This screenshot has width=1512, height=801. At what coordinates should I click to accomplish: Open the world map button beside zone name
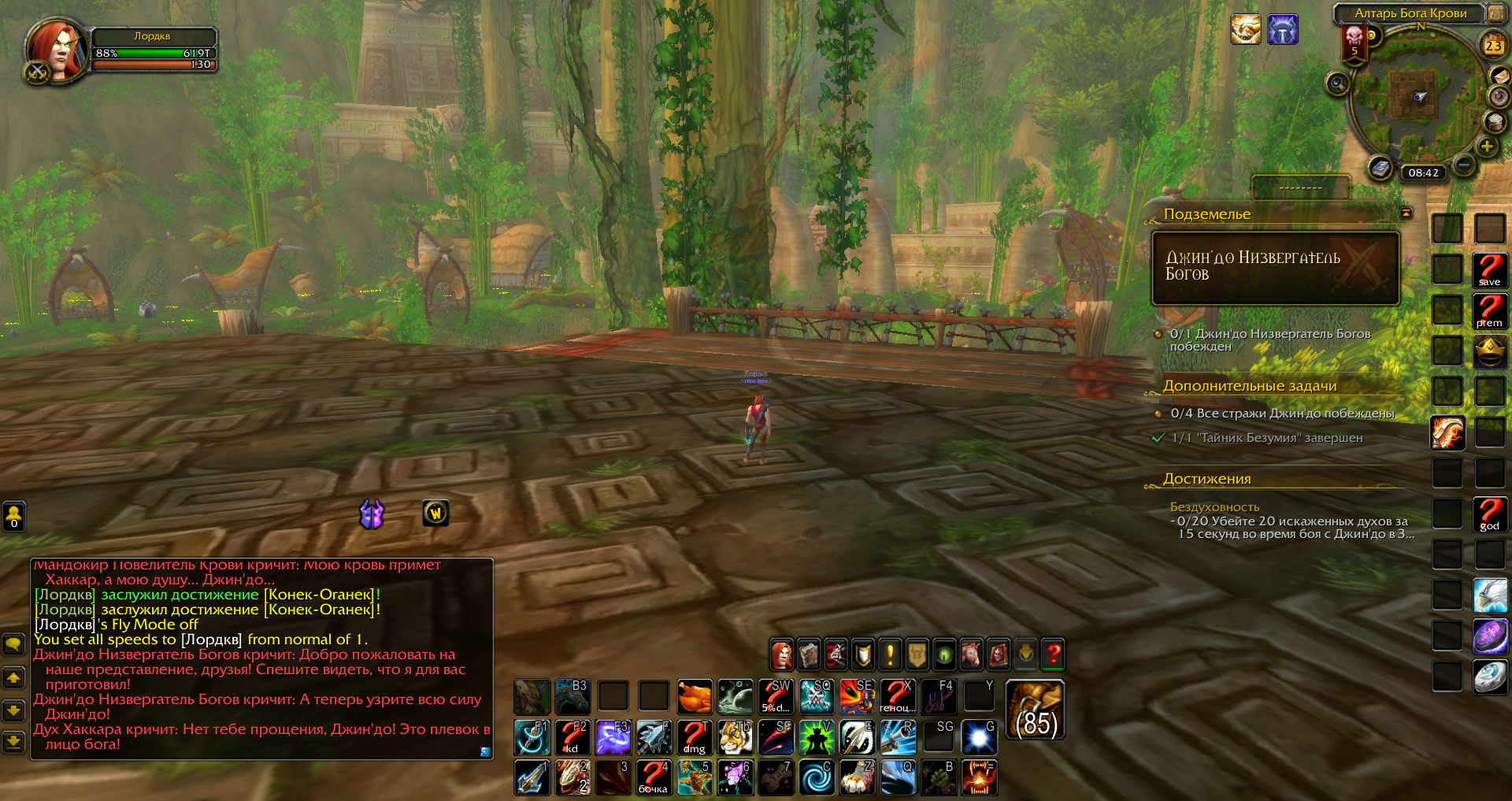click(x=1495, y=13)
